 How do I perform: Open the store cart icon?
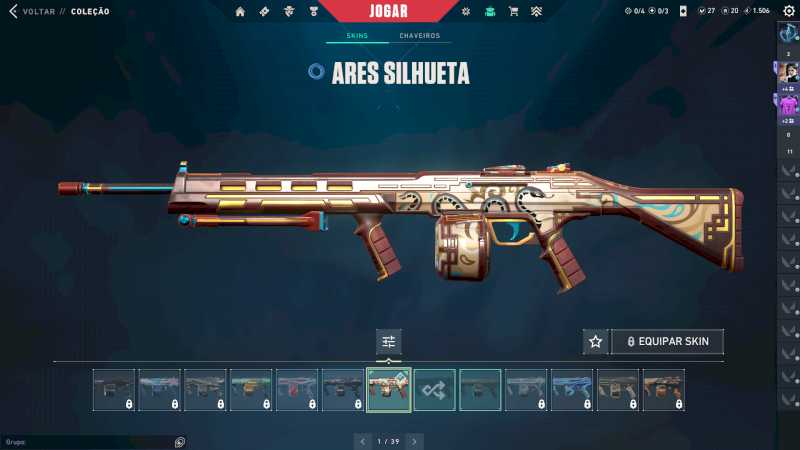513,12
